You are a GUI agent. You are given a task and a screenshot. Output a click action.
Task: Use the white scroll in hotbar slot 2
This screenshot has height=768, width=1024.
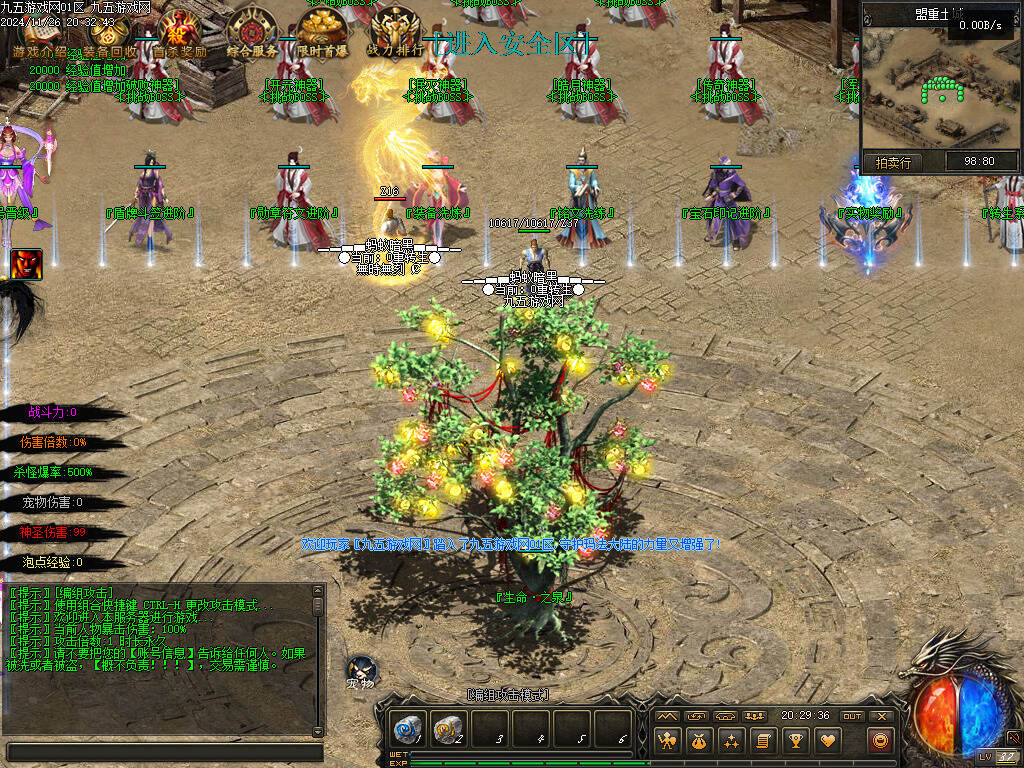pyautogui.click(x=449, y=729)
